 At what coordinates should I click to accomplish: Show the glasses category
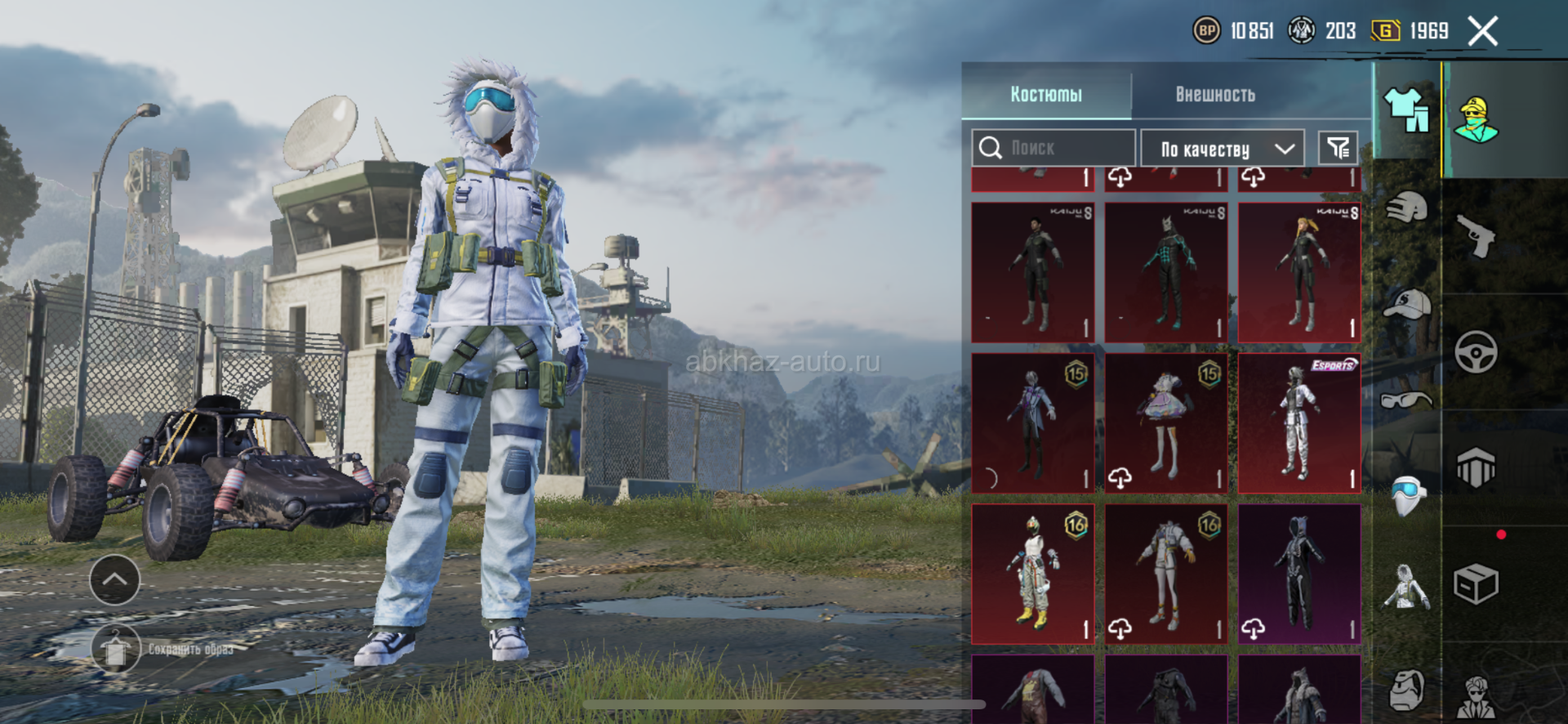pos(1406,400)
